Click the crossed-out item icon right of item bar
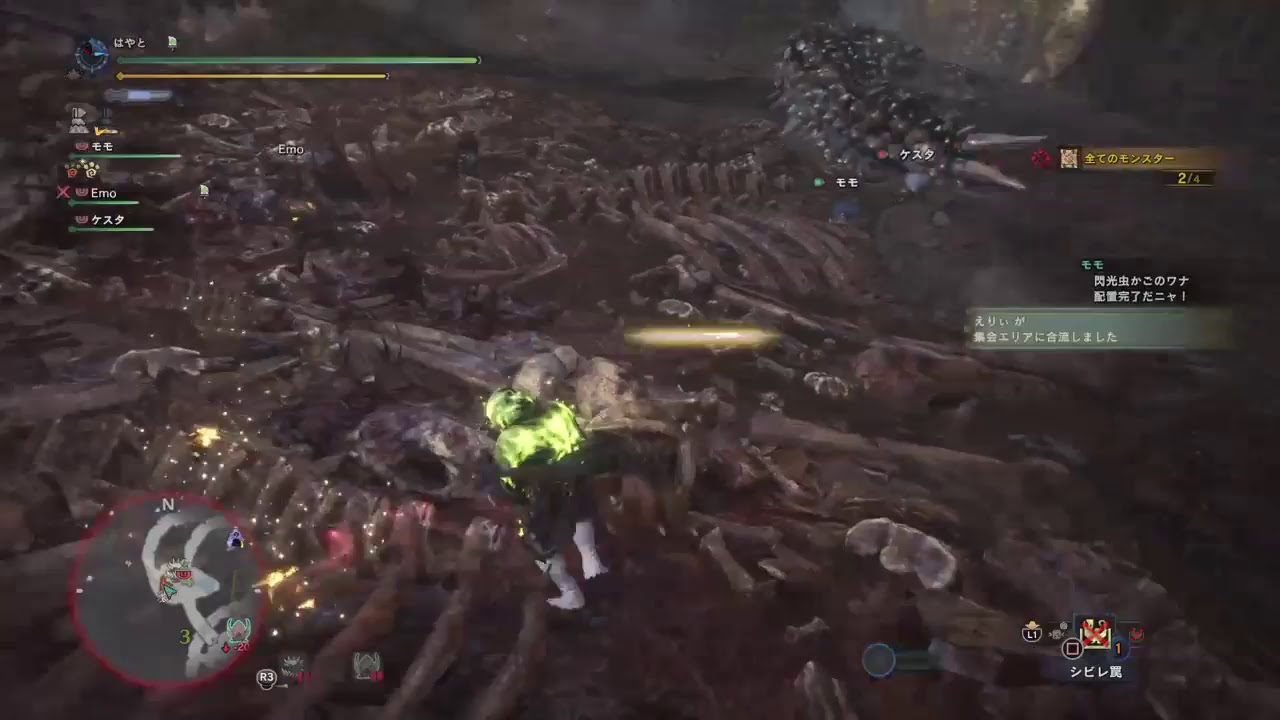Screen dimensions: 1280x720 pyautogui.click(x=1137, y=634)
